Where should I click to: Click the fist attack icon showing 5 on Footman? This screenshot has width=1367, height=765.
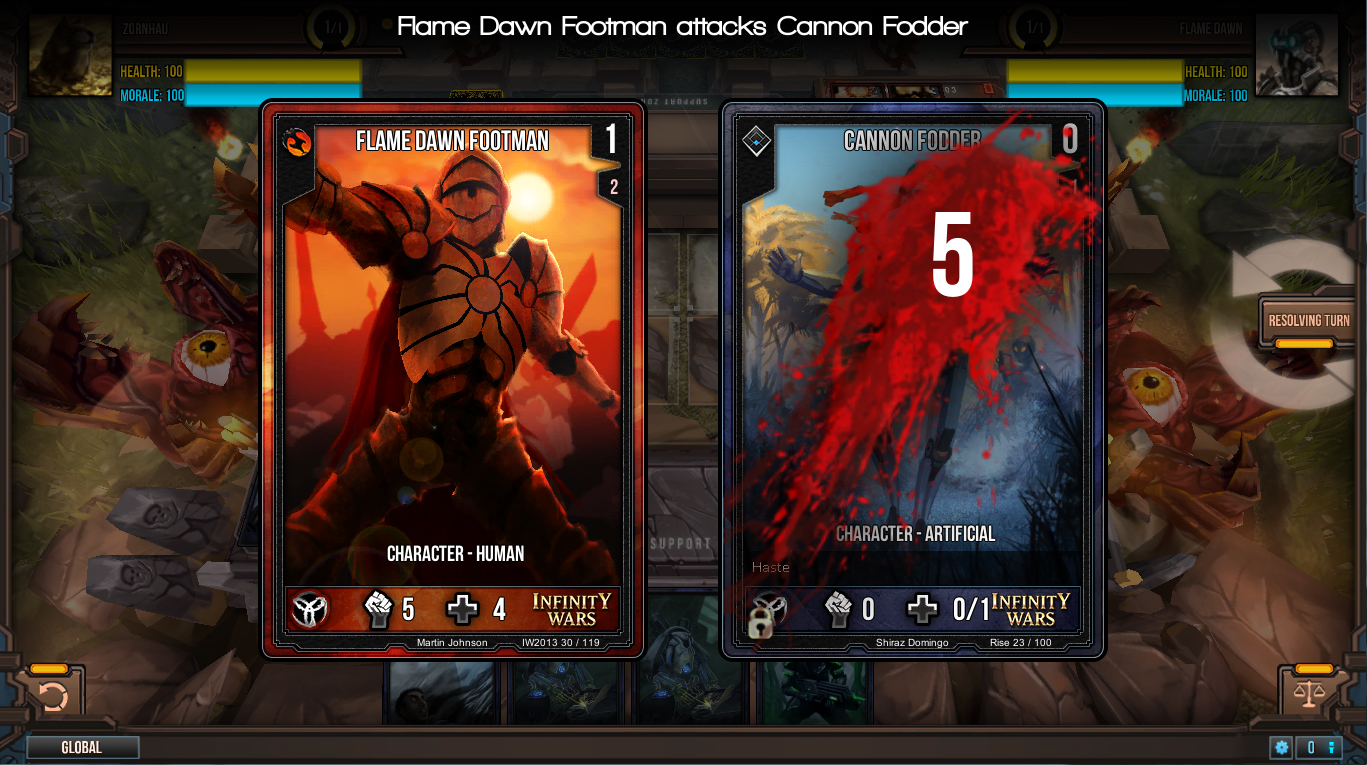point(380,608)
